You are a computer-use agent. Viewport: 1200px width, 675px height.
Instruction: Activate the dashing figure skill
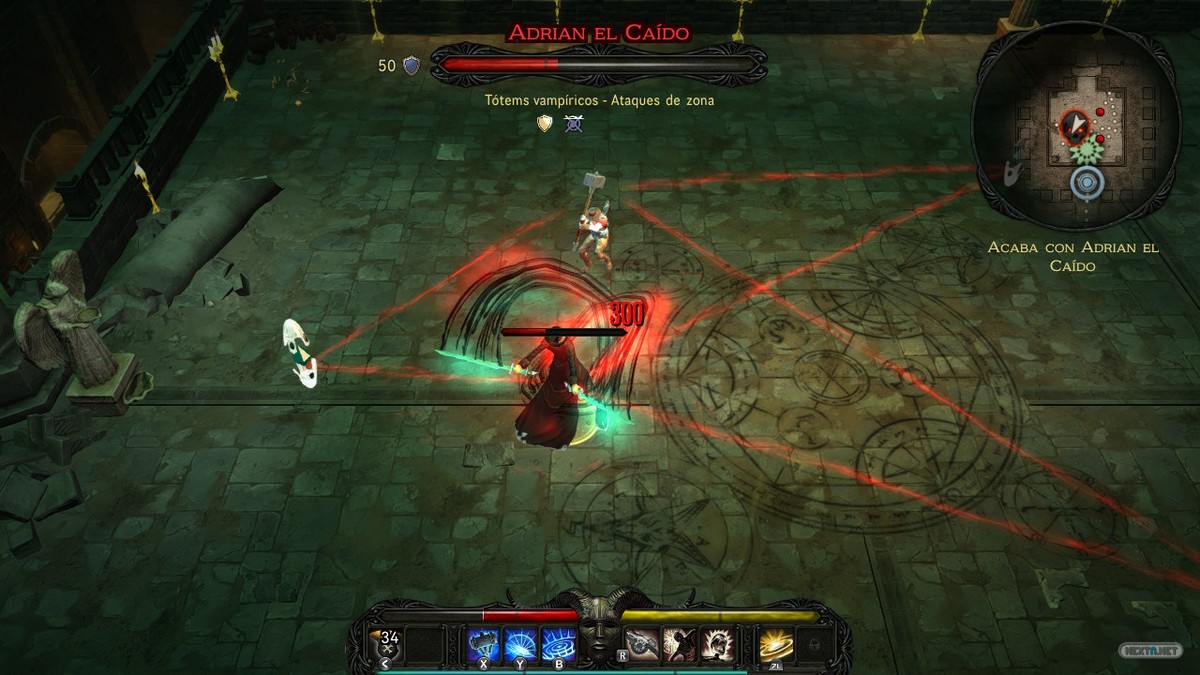[x=679, y=644]
